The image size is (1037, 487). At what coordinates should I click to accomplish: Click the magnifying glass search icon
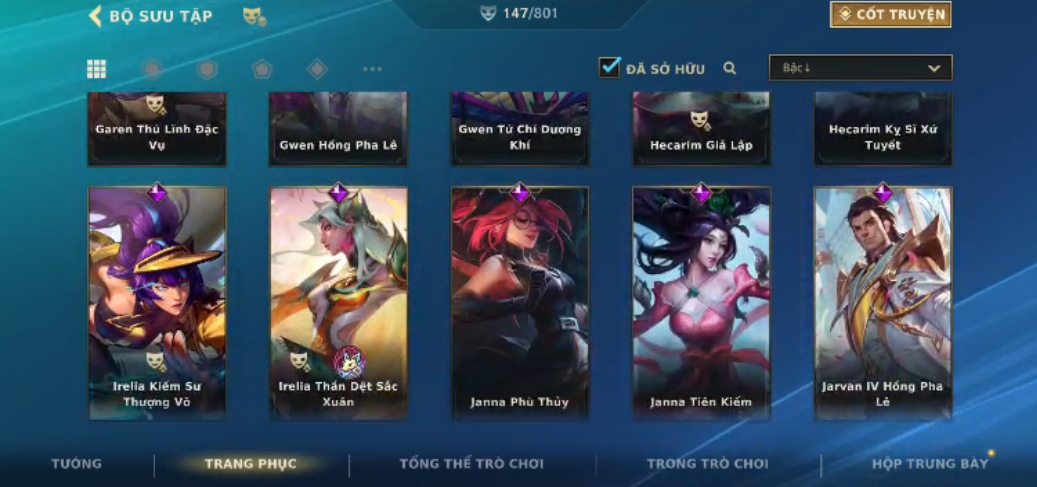730,68
